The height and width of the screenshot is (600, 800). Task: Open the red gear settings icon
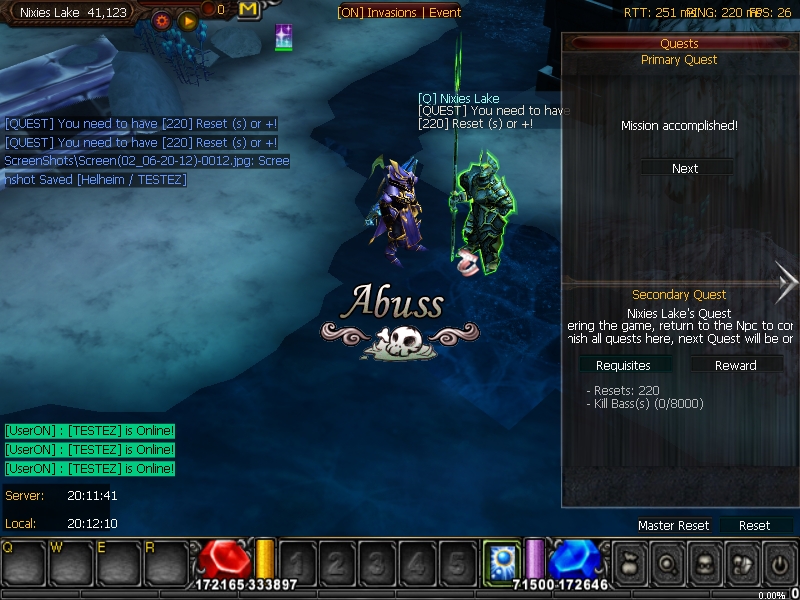click(x=161, y=20)
